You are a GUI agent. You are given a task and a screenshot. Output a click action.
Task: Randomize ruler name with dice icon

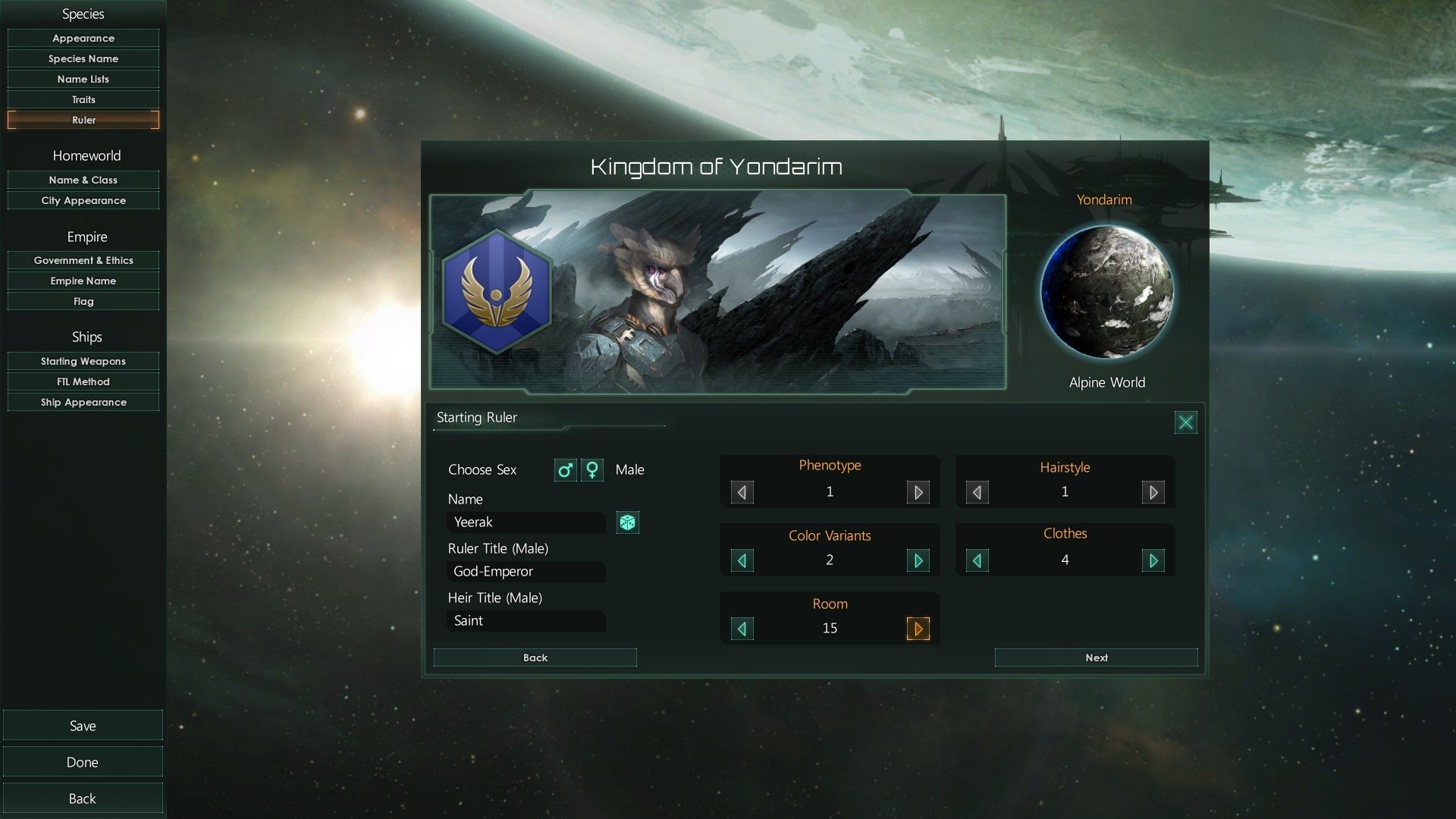(627, 522)
